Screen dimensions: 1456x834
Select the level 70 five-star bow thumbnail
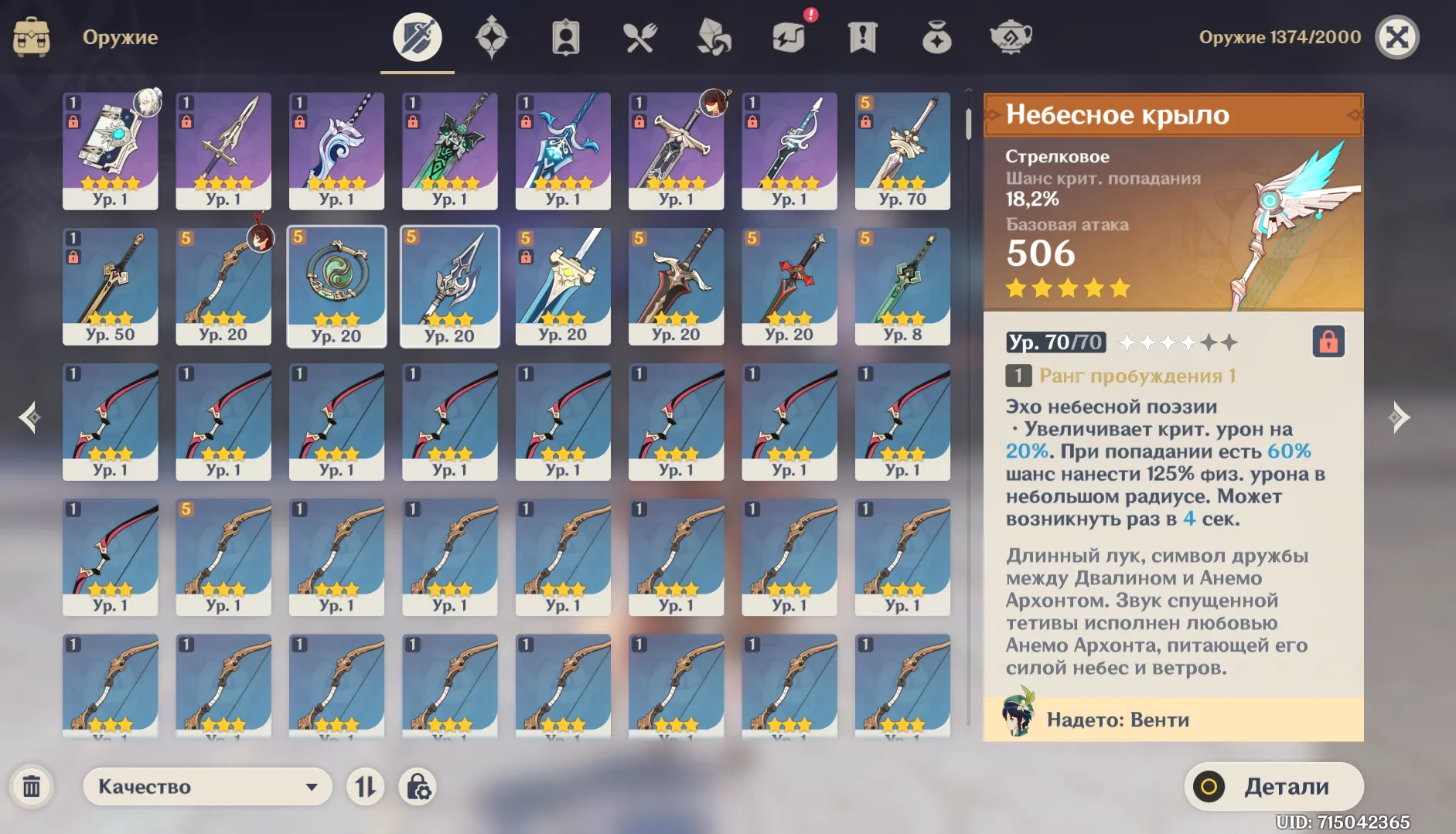click(902, 151)
